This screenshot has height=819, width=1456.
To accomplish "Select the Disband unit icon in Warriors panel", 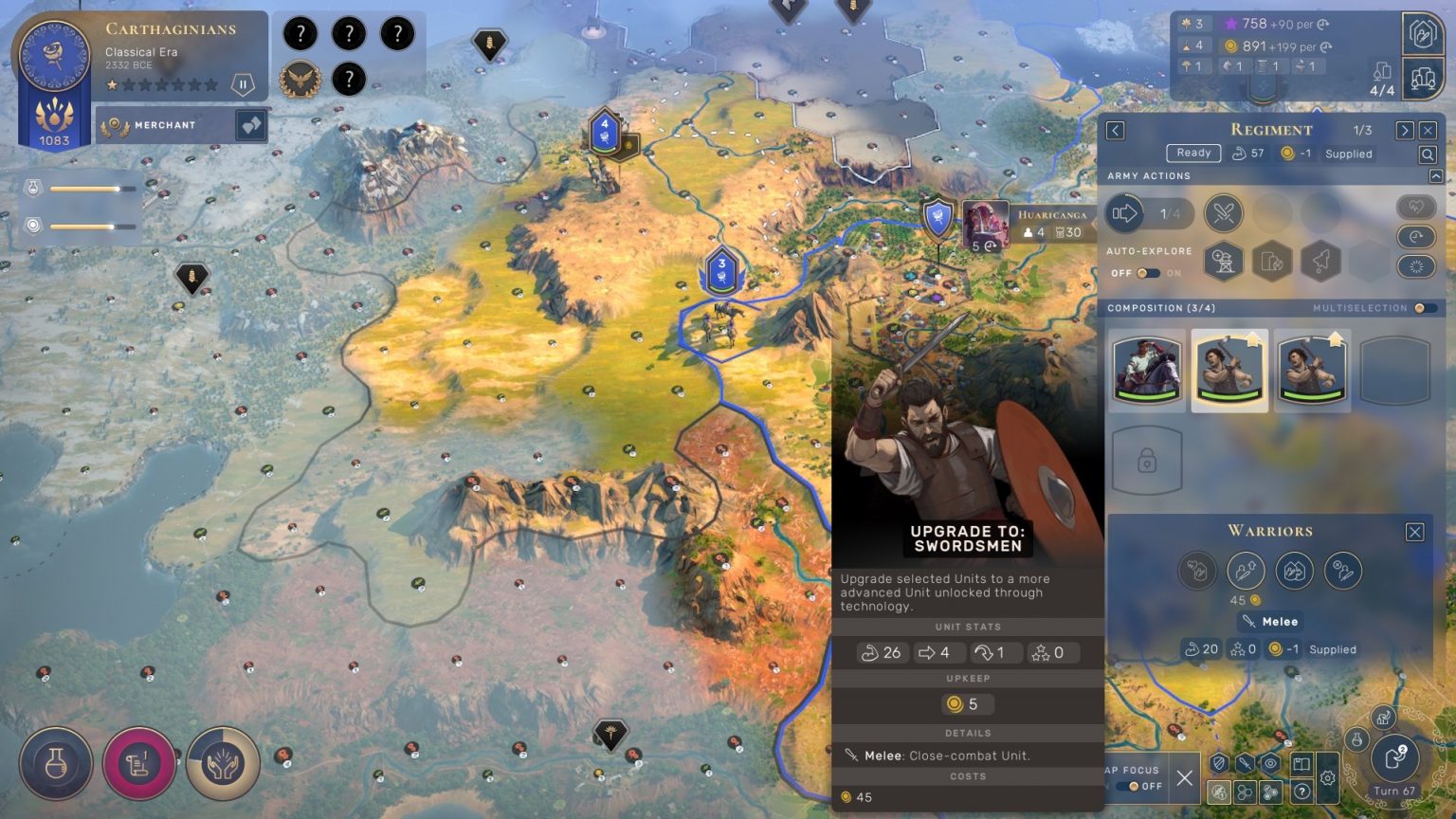I will tap(1344, 570).
